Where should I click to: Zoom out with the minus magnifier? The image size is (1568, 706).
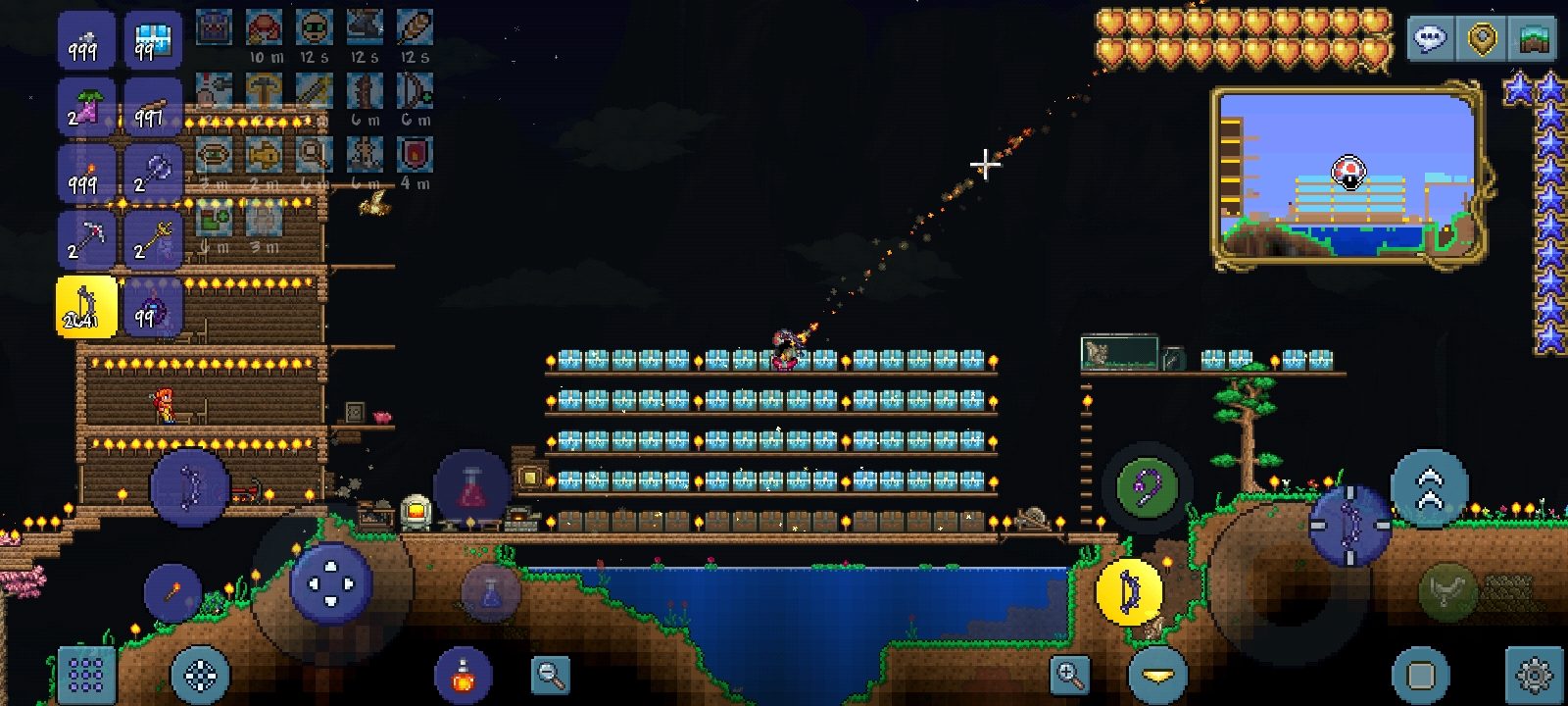550,675
